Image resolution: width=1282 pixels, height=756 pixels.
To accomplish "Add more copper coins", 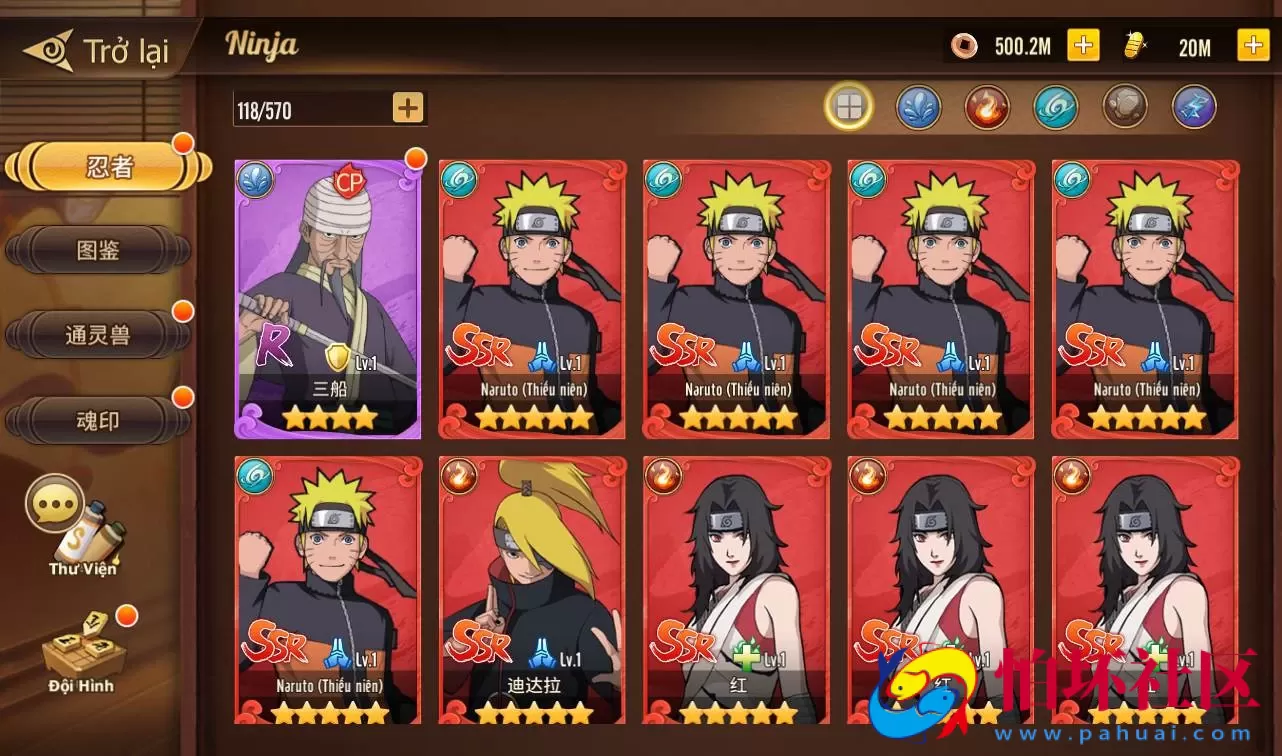I will point(1083,45).
